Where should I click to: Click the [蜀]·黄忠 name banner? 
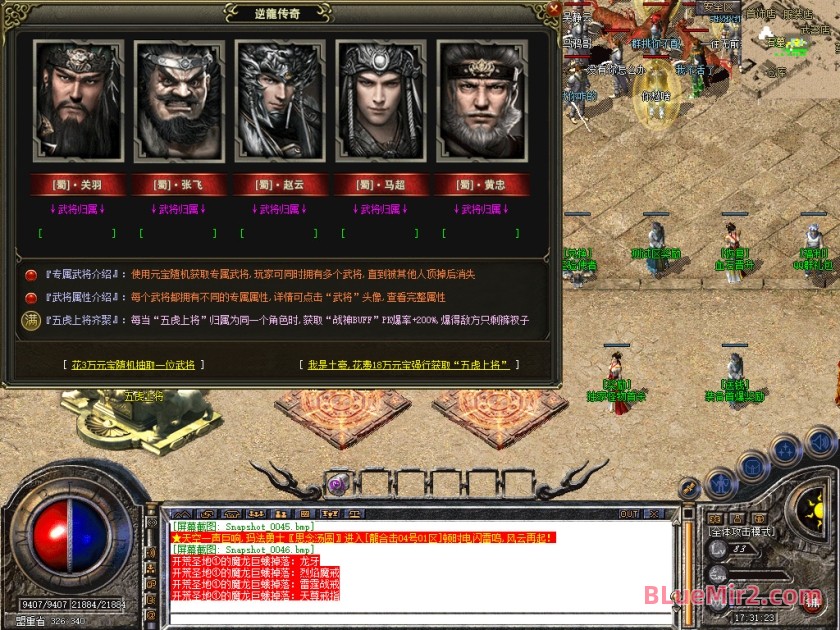pos(481,185)
